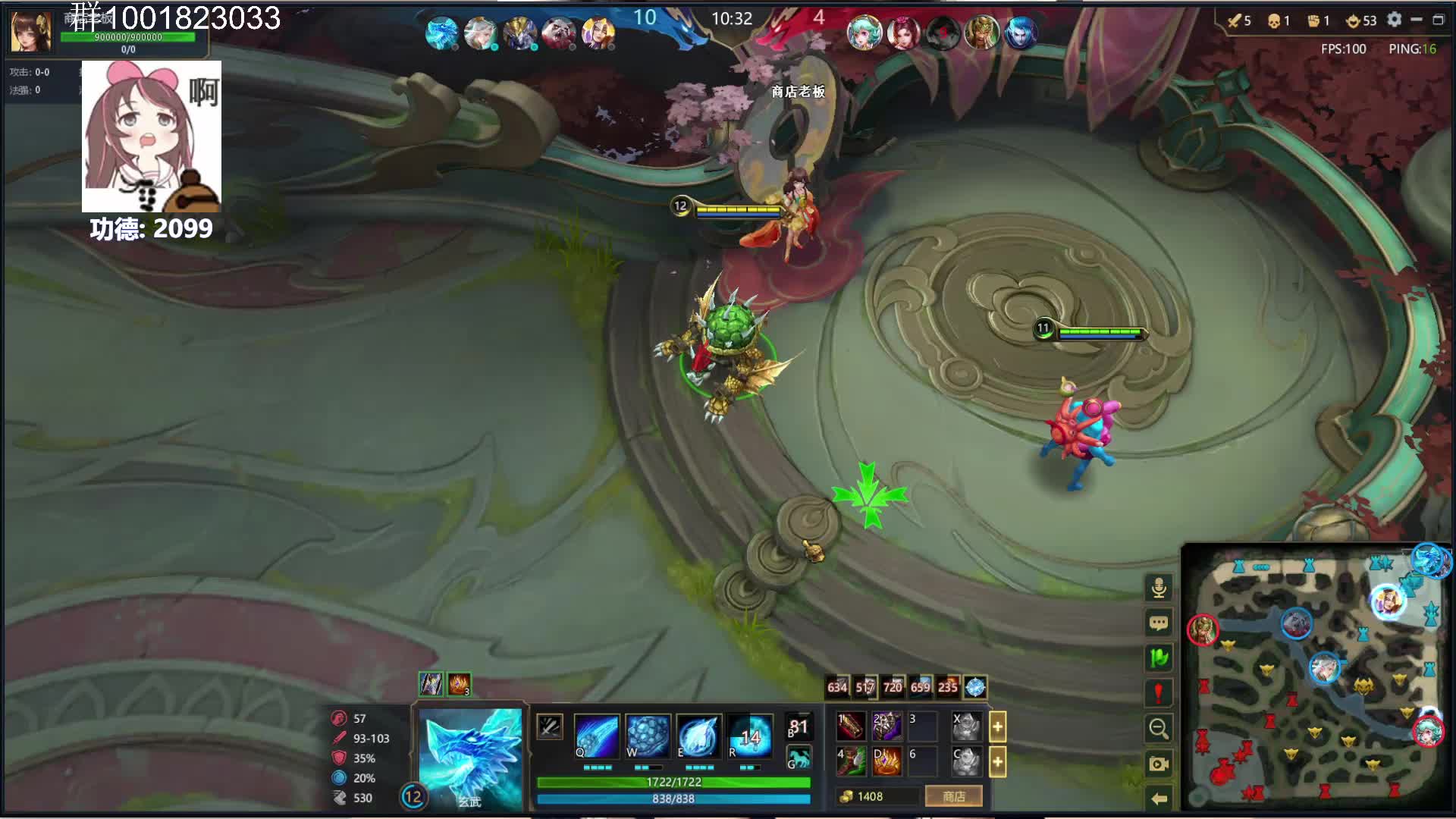Select the G horse mount skill
Screen dimensions: 1456x819
[x=799, y=758]
